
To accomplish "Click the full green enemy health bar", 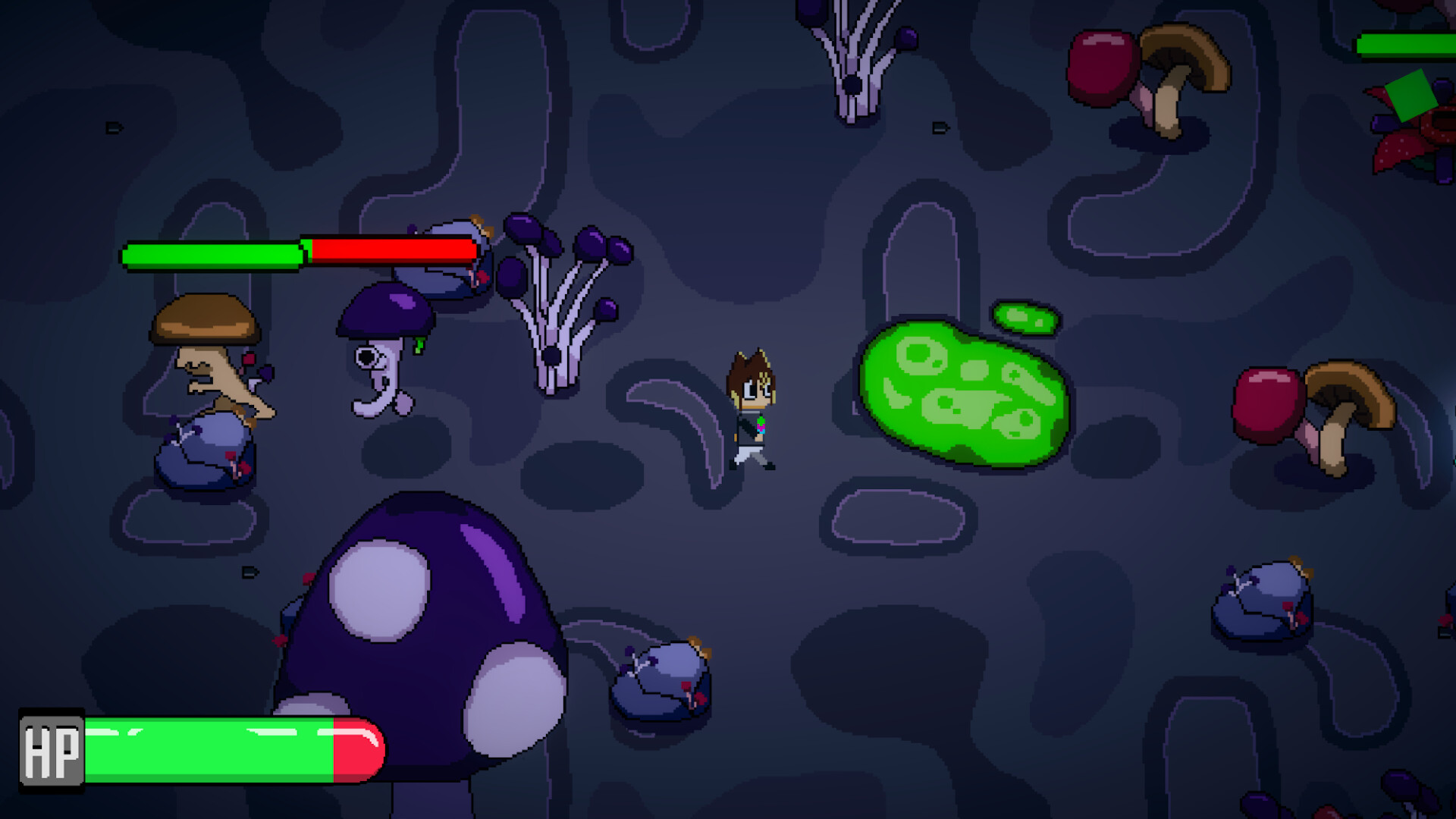I will 212,256.
